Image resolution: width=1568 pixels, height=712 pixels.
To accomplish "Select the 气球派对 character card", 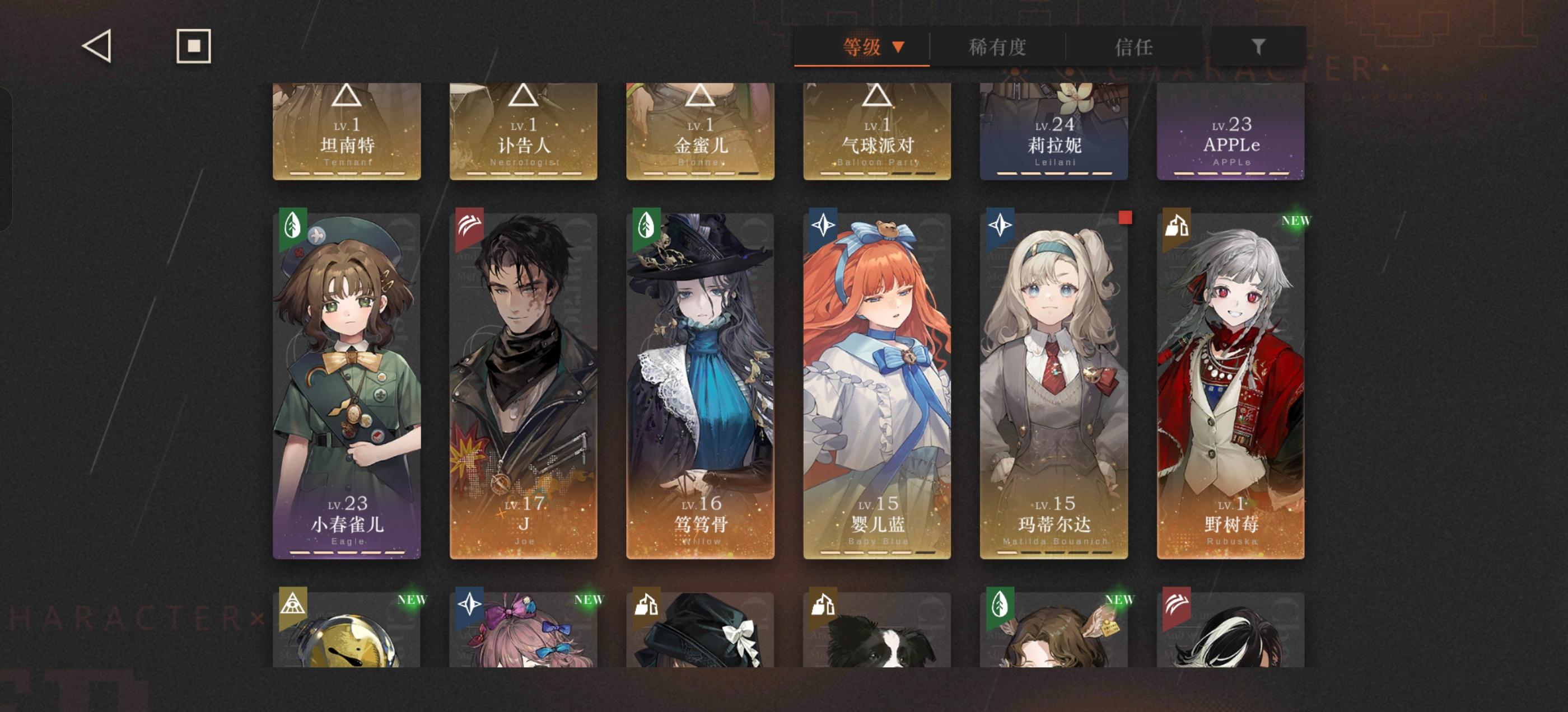I will pyautogui.click(x=876, y=131).
